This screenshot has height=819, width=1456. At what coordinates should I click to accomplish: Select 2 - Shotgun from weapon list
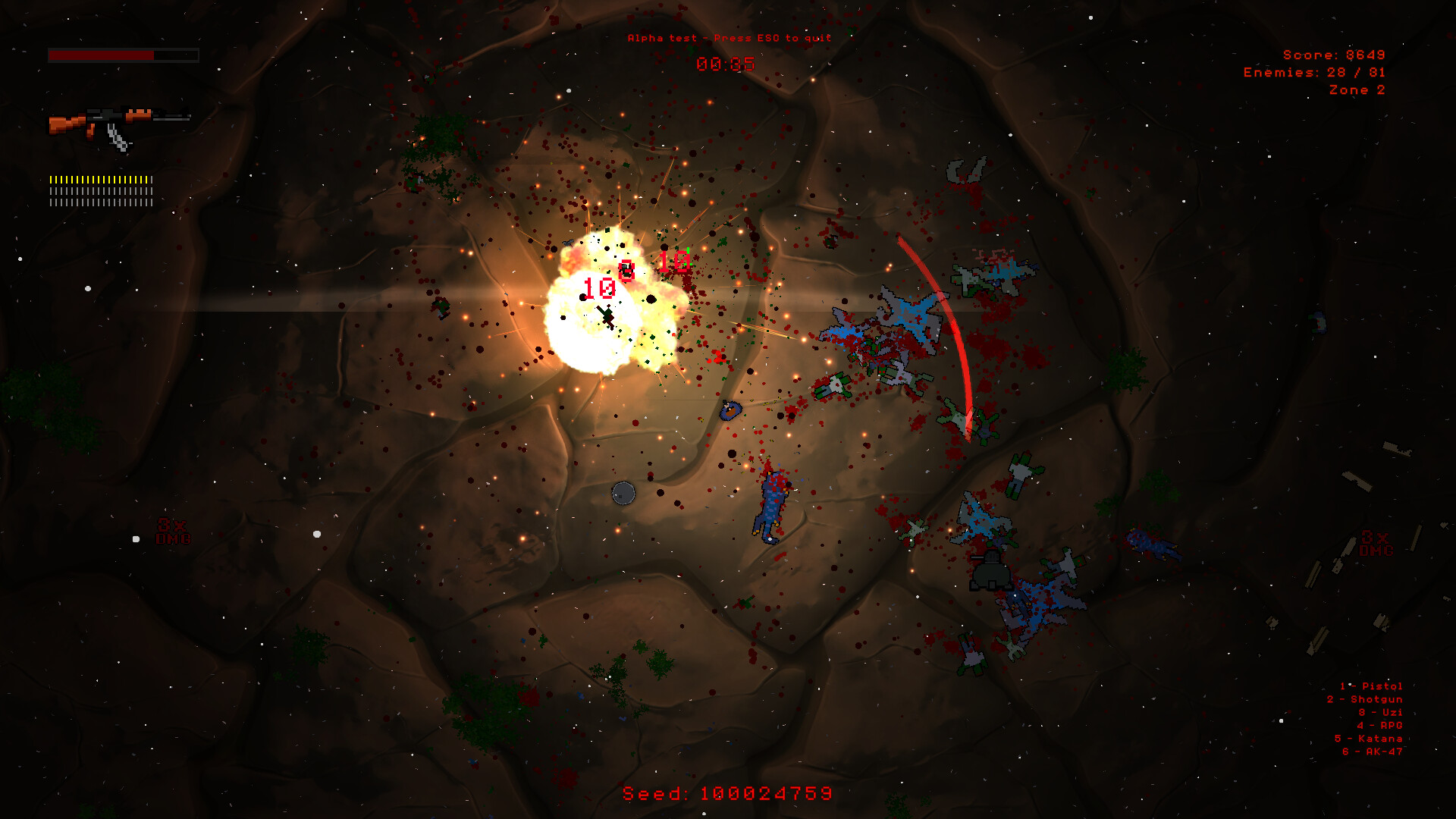1365,698
